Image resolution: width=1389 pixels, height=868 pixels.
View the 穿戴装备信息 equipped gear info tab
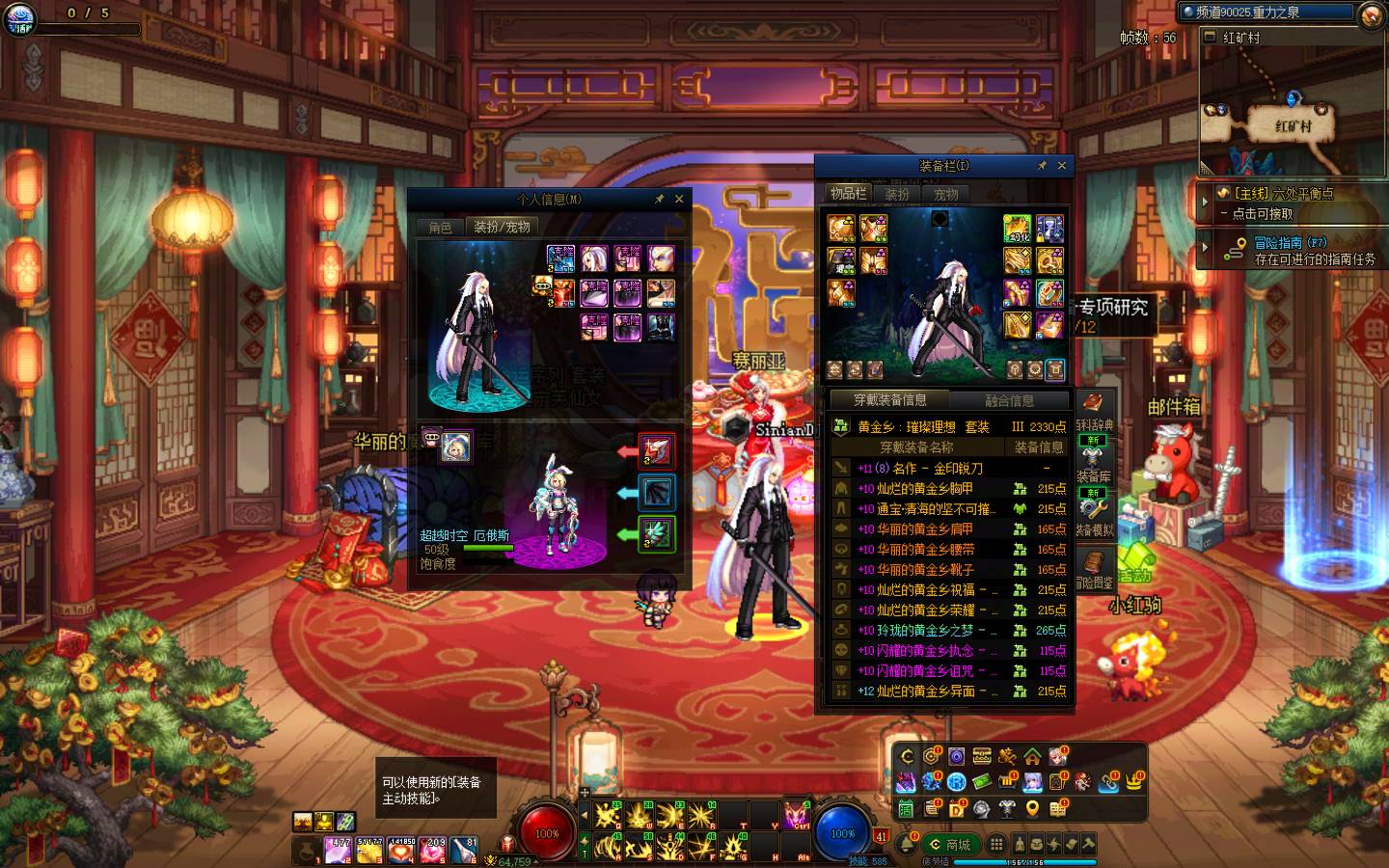click(889, 400)
